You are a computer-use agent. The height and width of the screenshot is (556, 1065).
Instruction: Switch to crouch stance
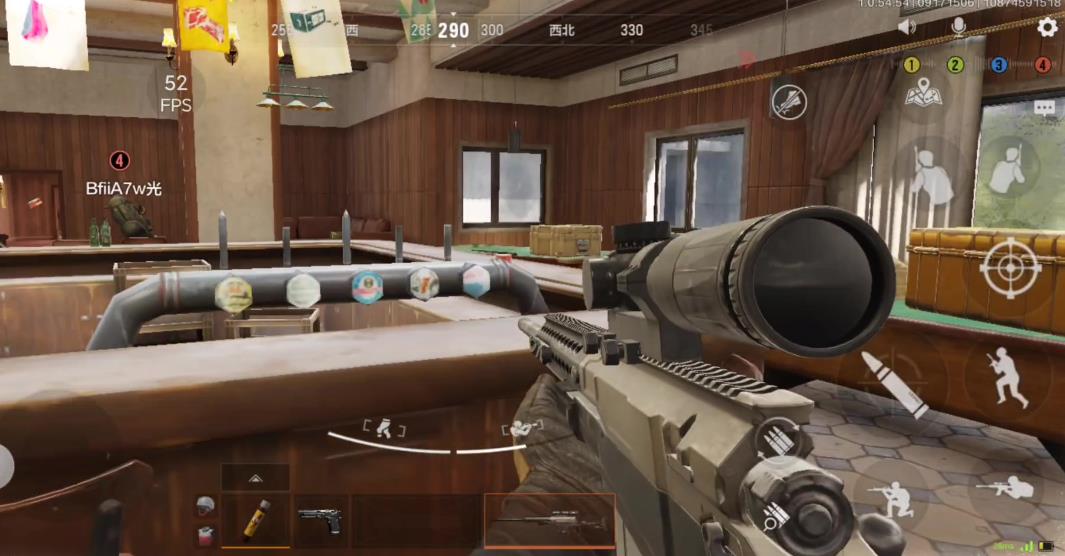coord(891,494)
